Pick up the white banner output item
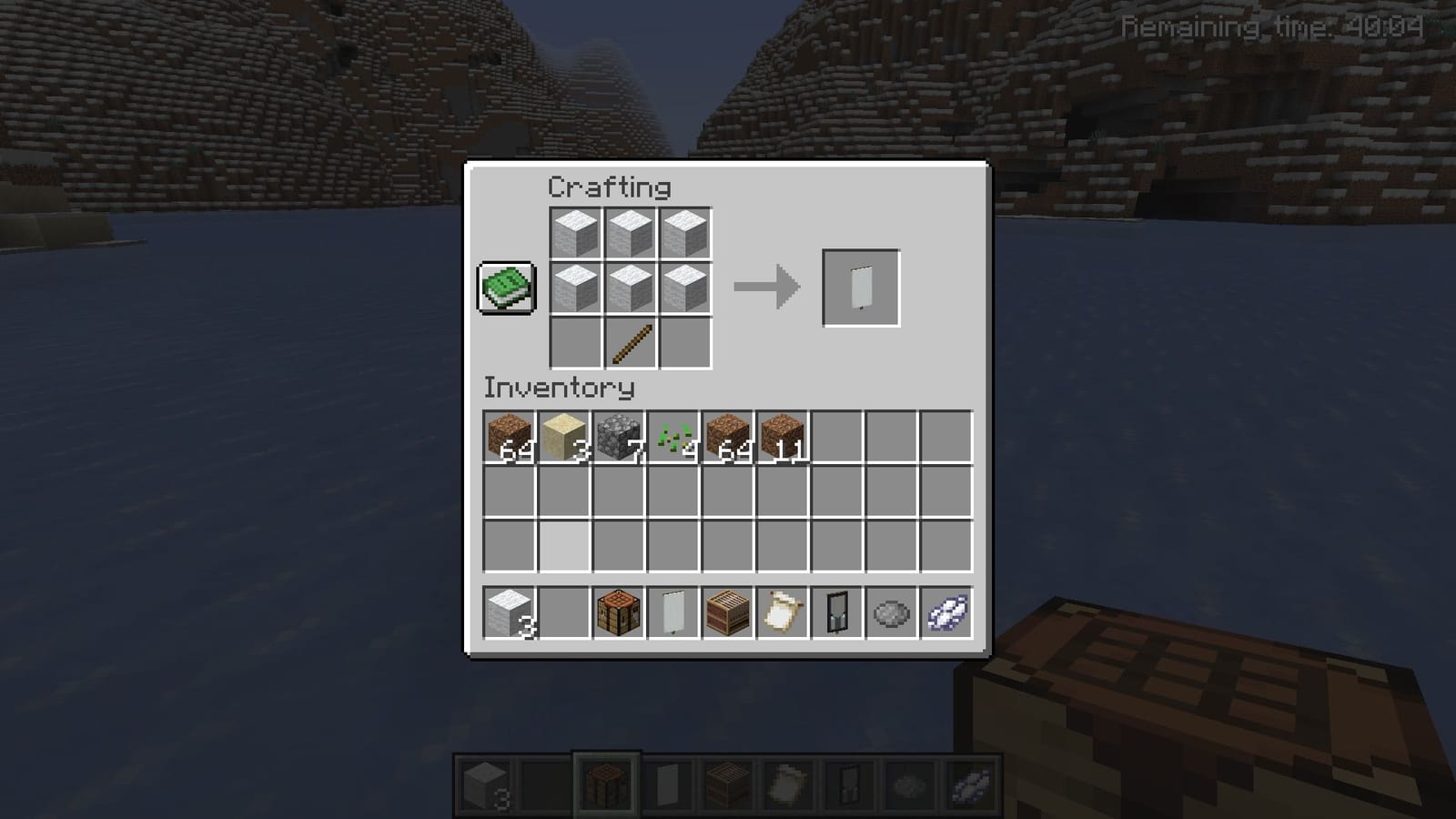Viewport: 1456px width, 819px height. pyautogui.click(x=859, y=287)
